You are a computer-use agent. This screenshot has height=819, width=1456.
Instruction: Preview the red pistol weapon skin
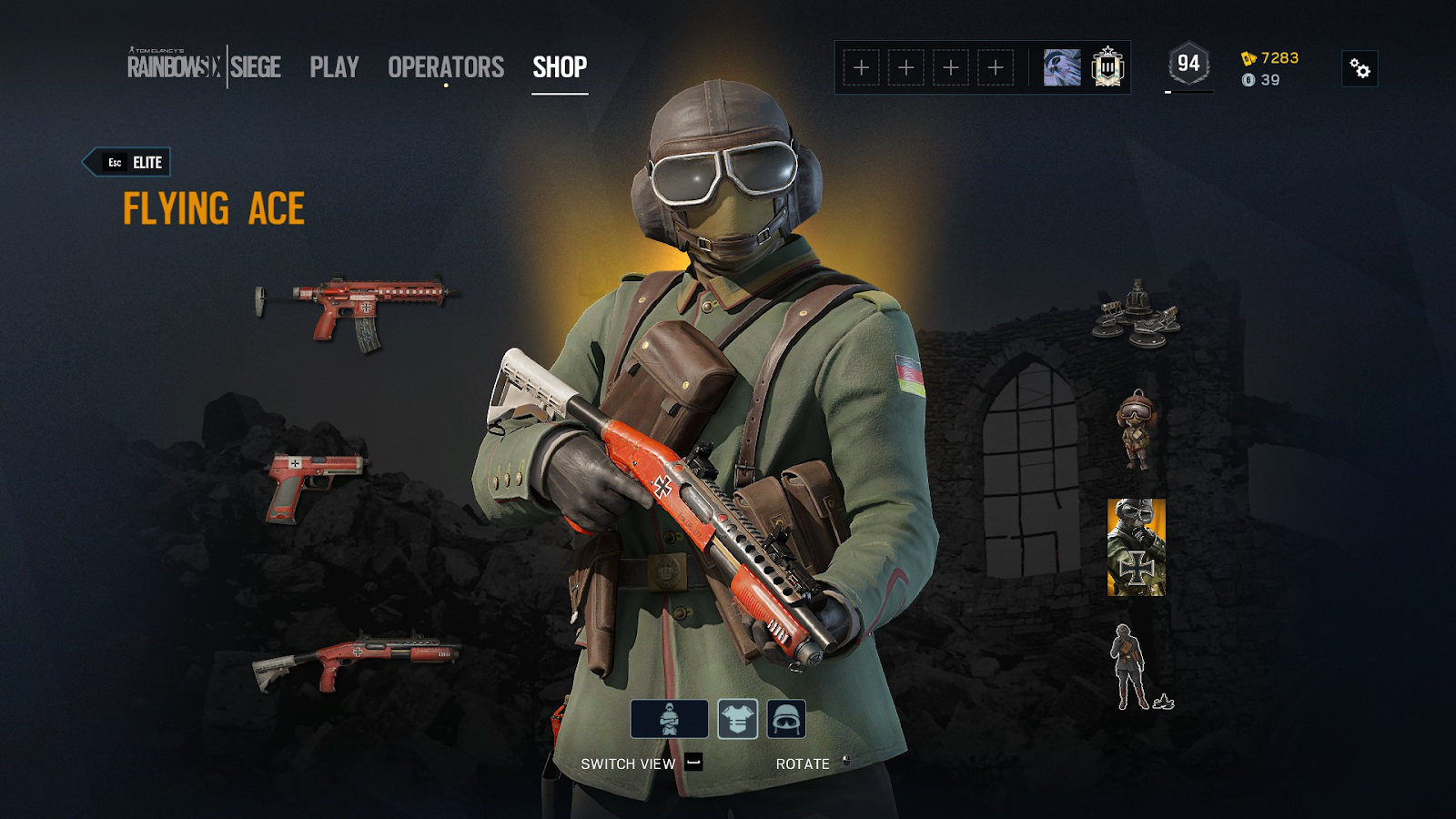tap(312, 485)
